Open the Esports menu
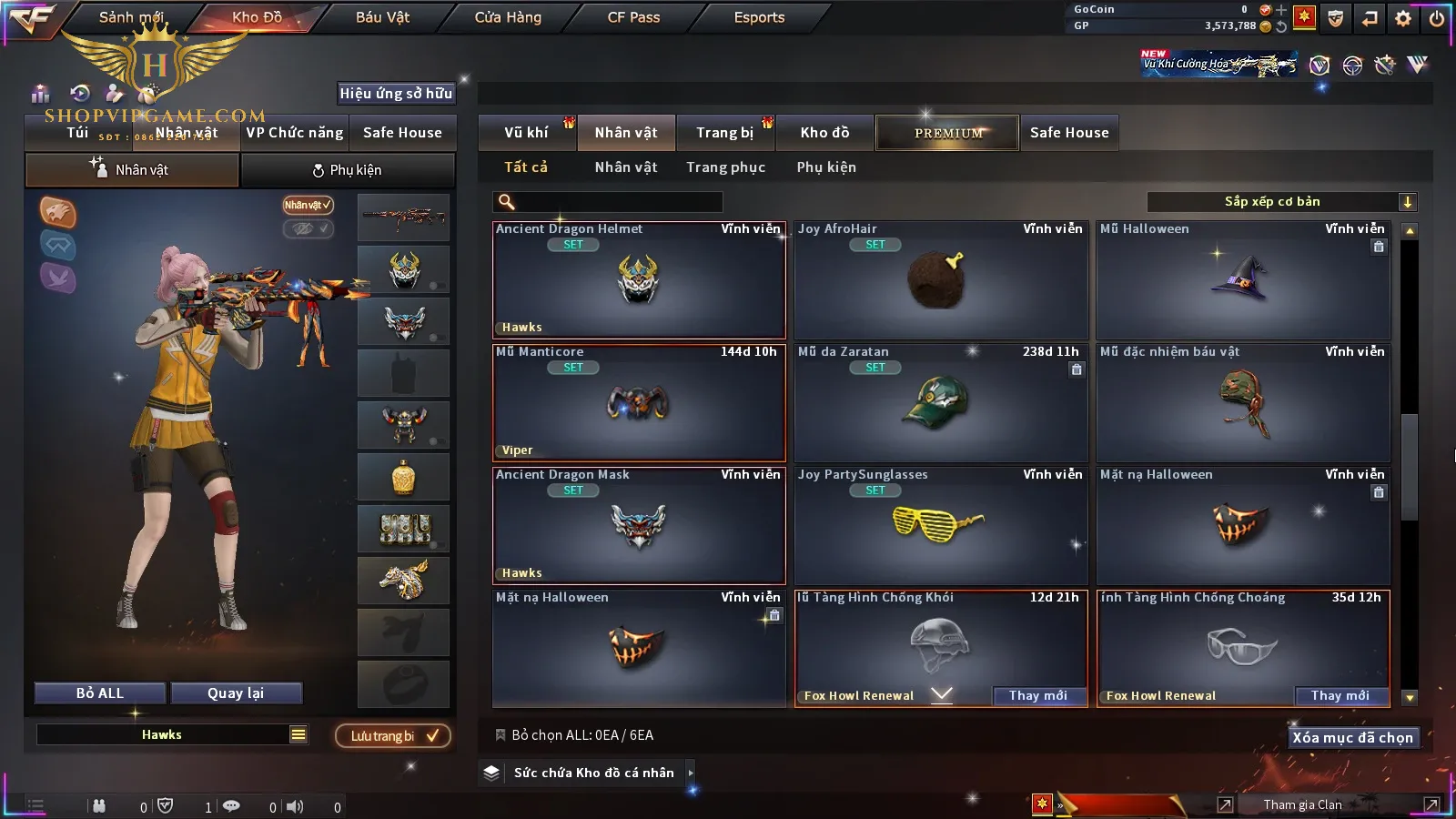 click(759, 17)
